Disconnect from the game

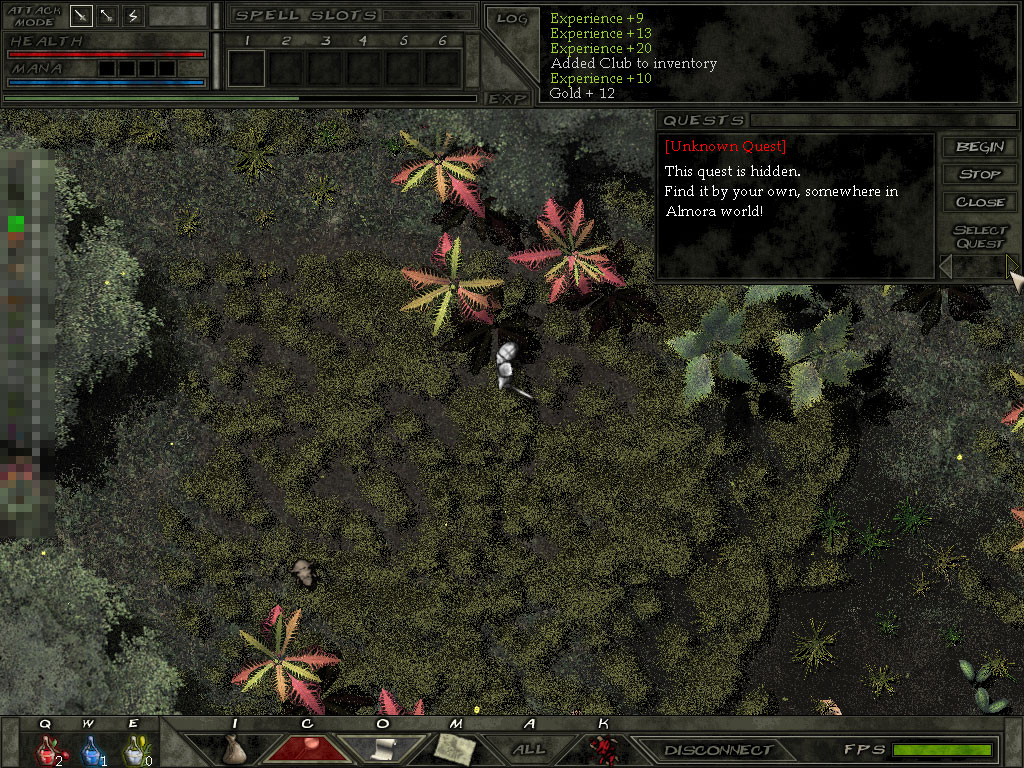point(719,750)
